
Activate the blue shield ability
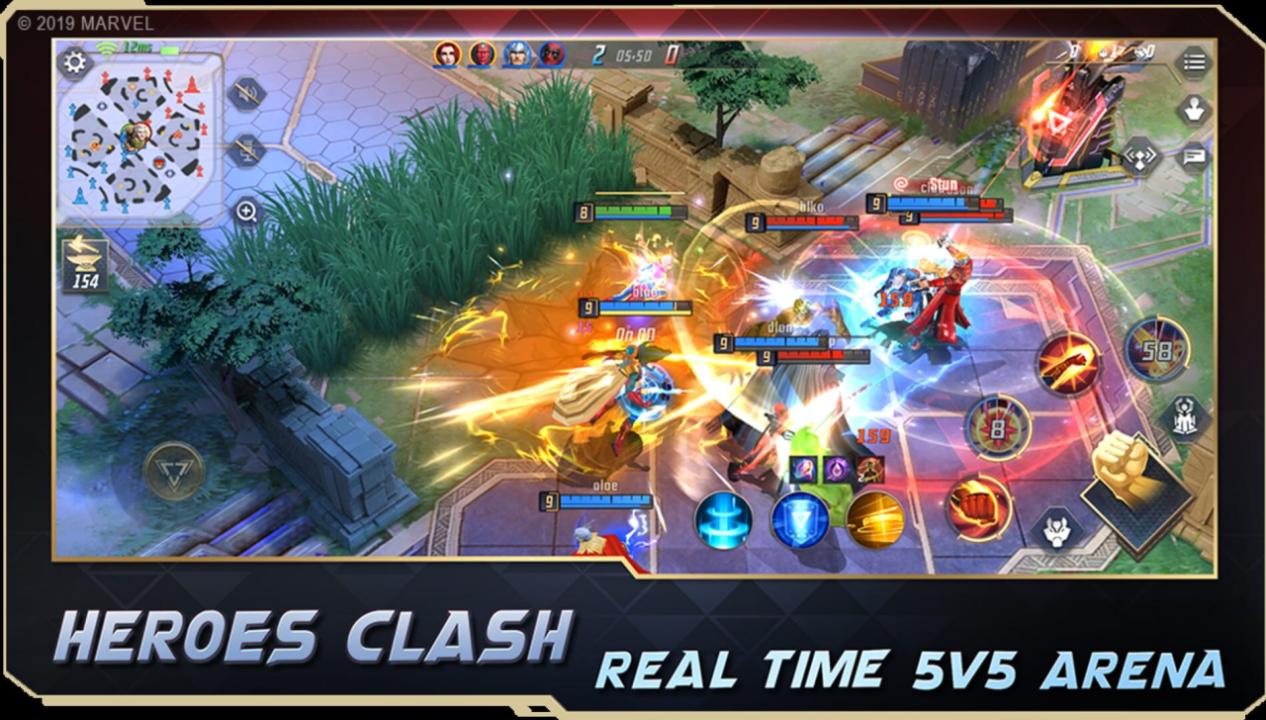point(800,520)
